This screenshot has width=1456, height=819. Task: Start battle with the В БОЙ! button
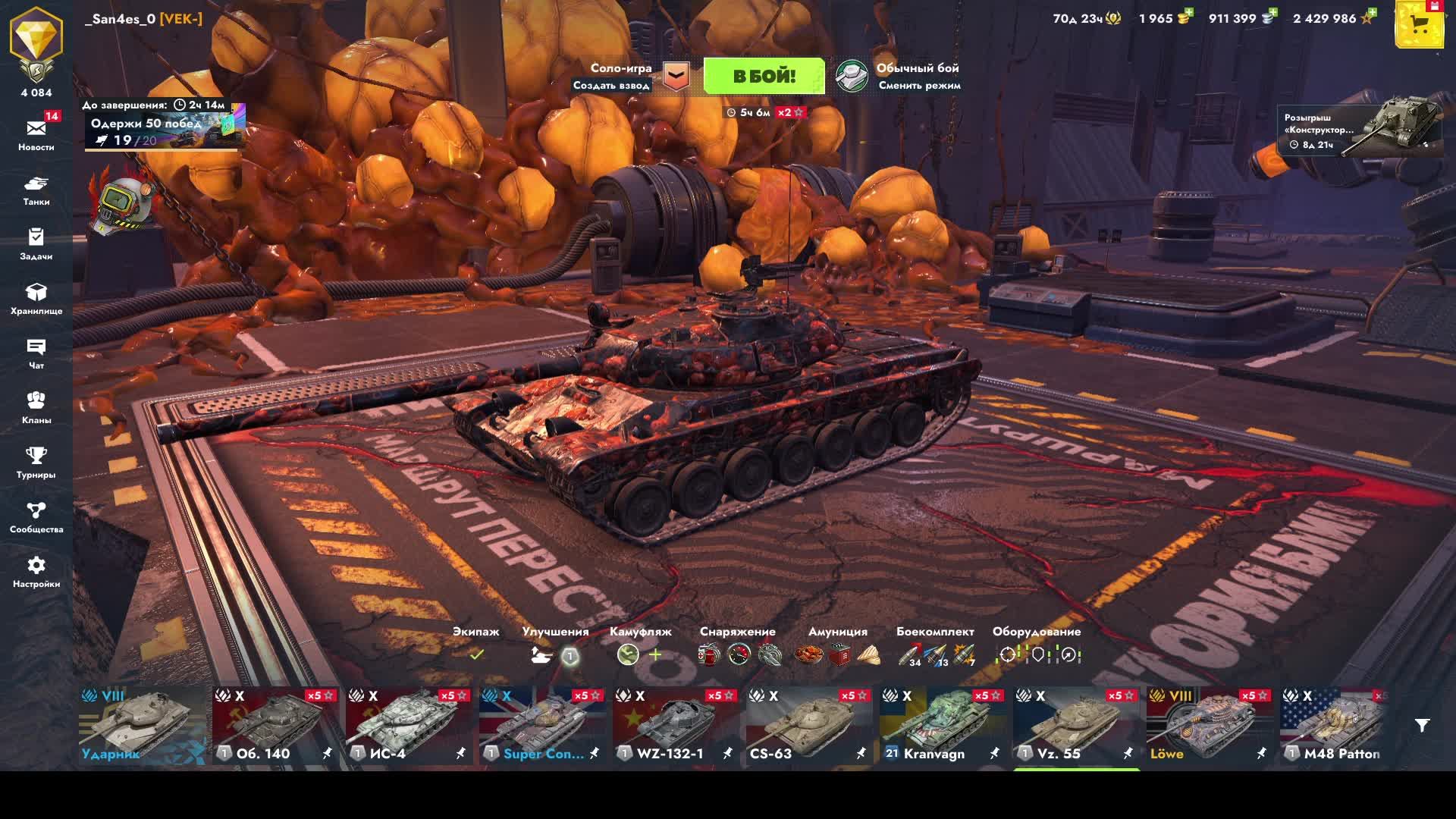point(764,76)
